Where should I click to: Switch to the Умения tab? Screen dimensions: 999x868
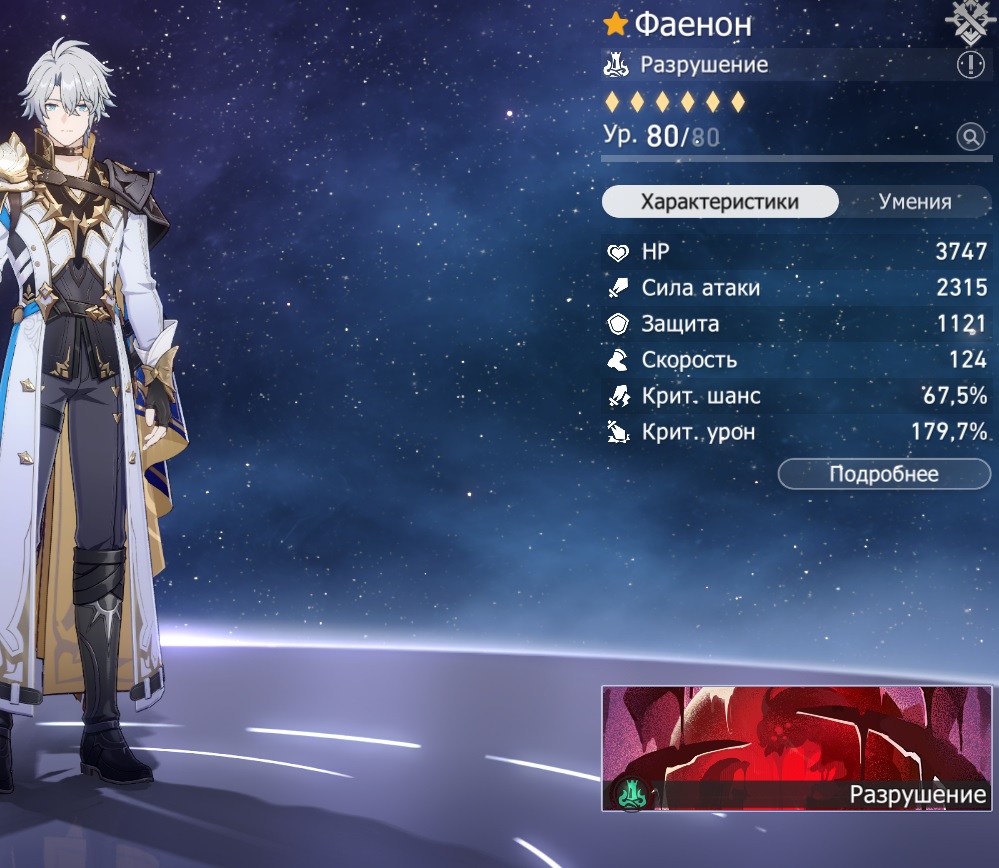point(915,202)
